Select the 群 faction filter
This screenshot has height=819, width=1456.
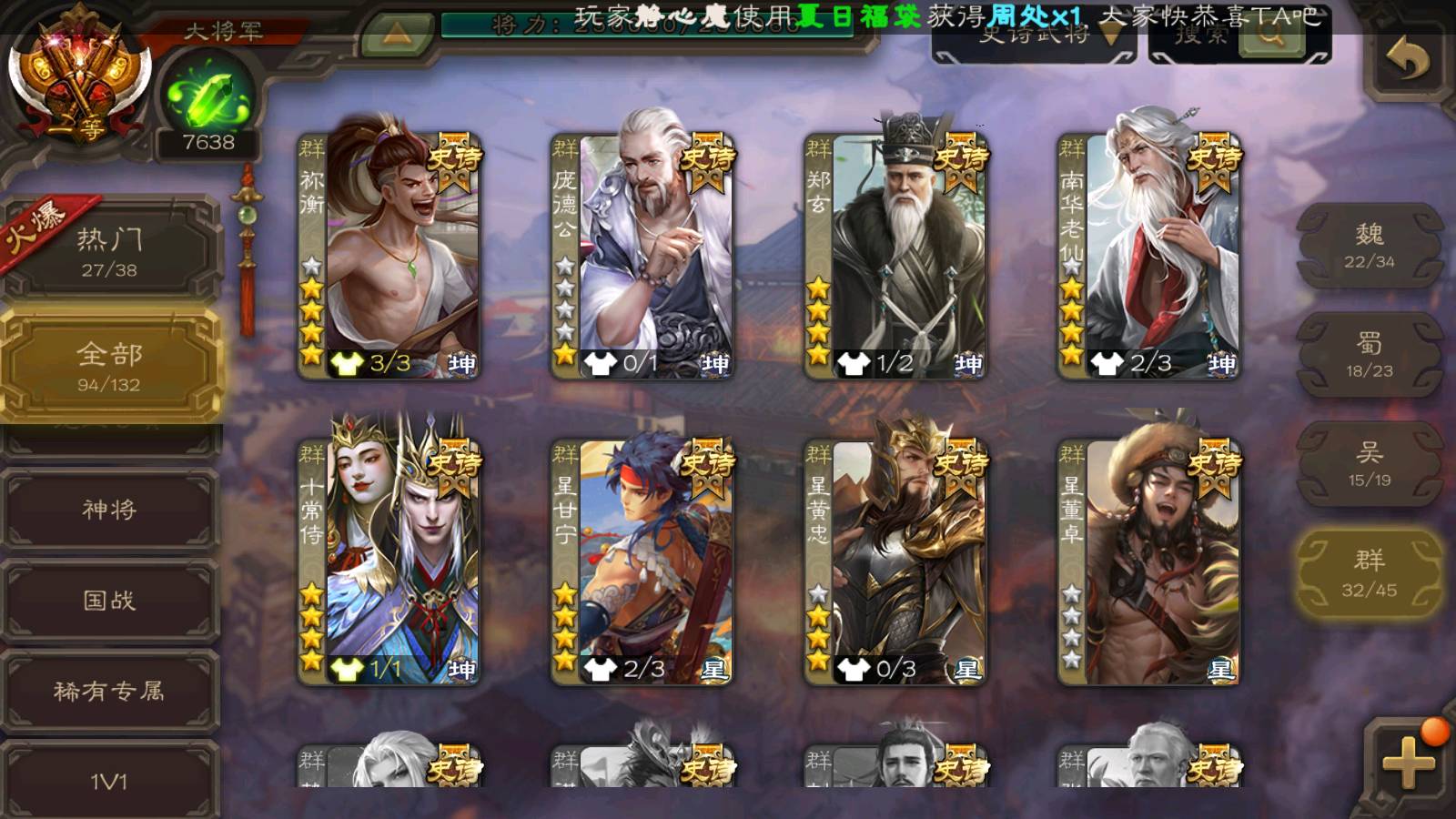pos(1369,573)
